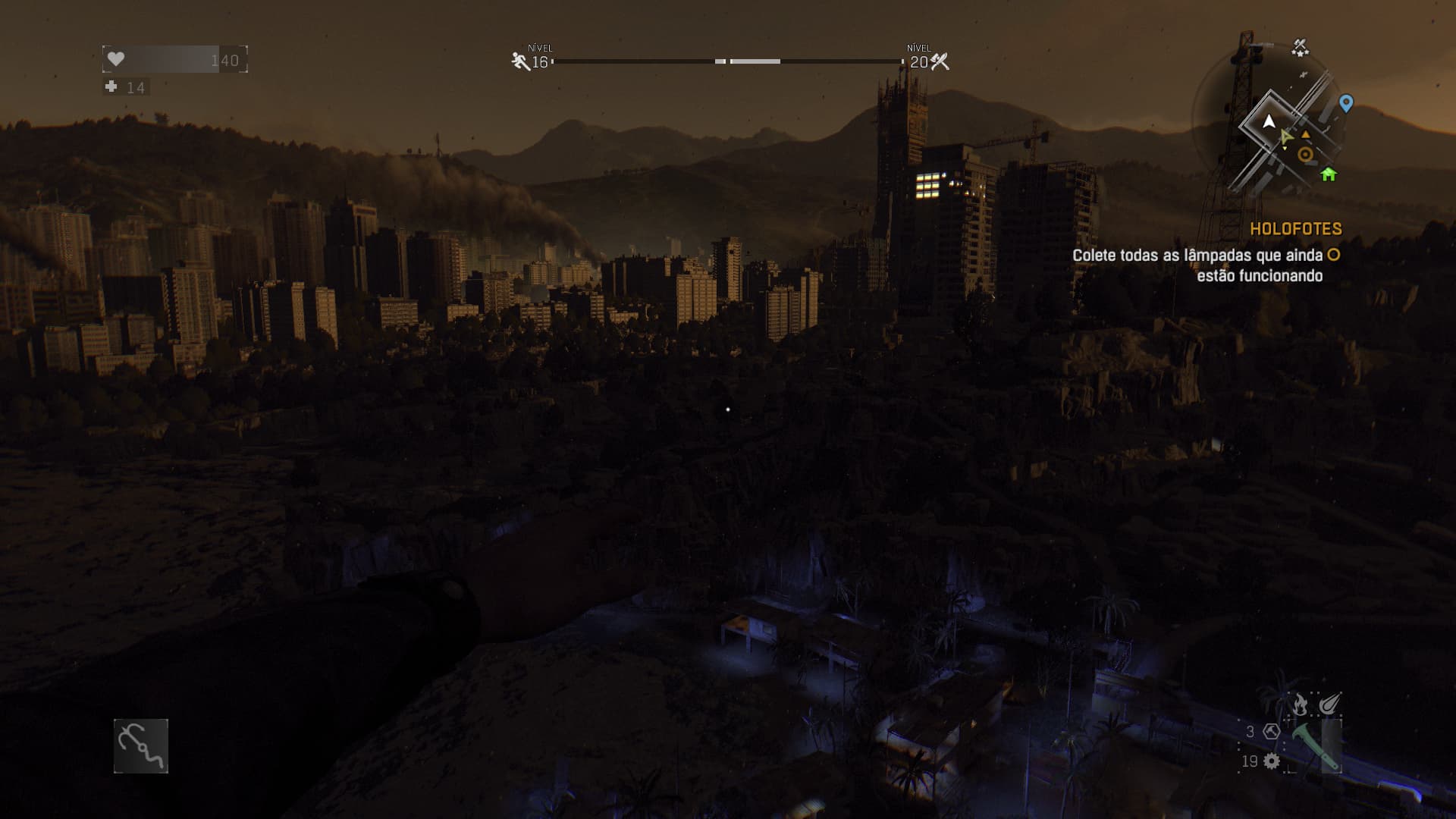
Task: Click the crossed tools power level icon
Action: coord(940,61)
